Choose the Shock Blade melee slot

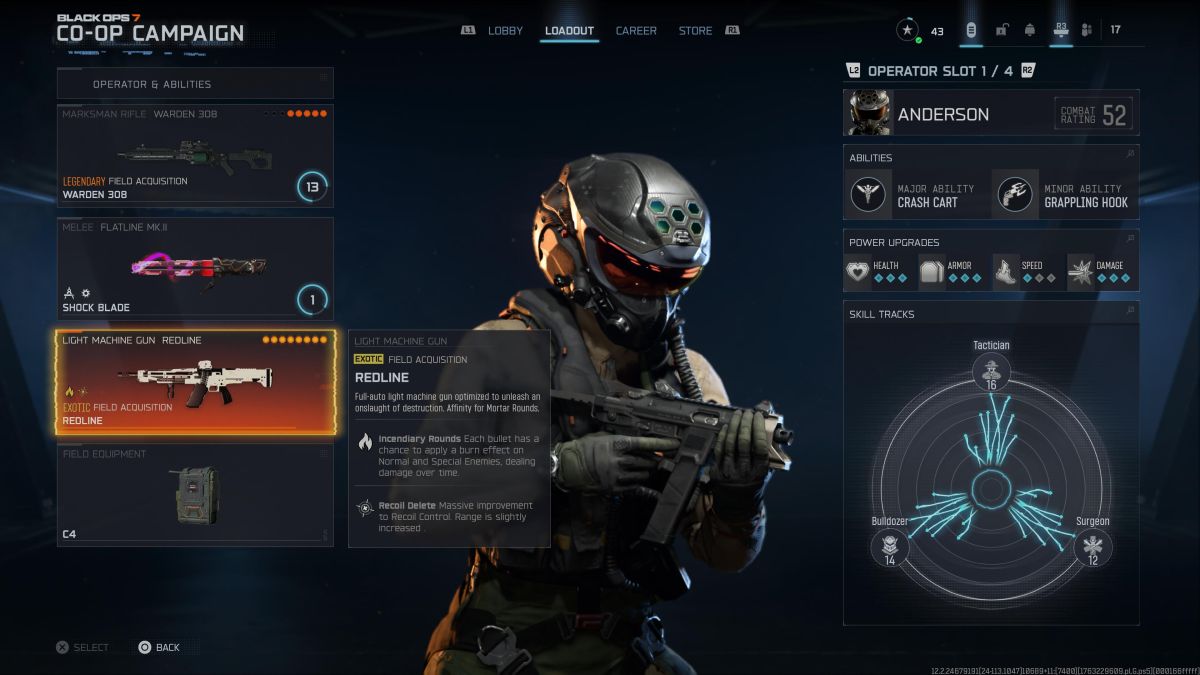[x=195, y=268]
